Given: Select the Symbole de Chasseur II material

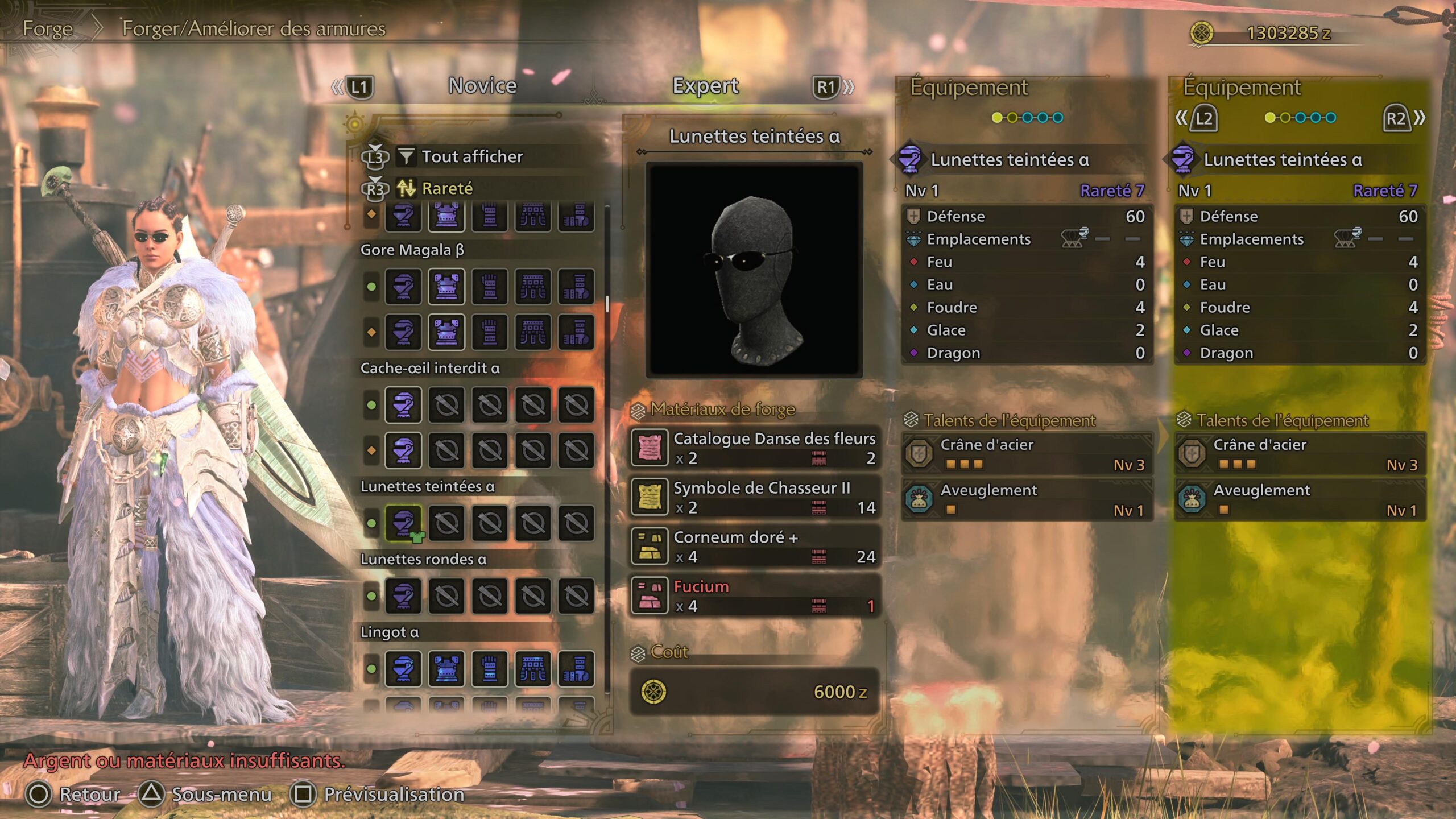Looking at the screenshot, I should coord(755,497).
